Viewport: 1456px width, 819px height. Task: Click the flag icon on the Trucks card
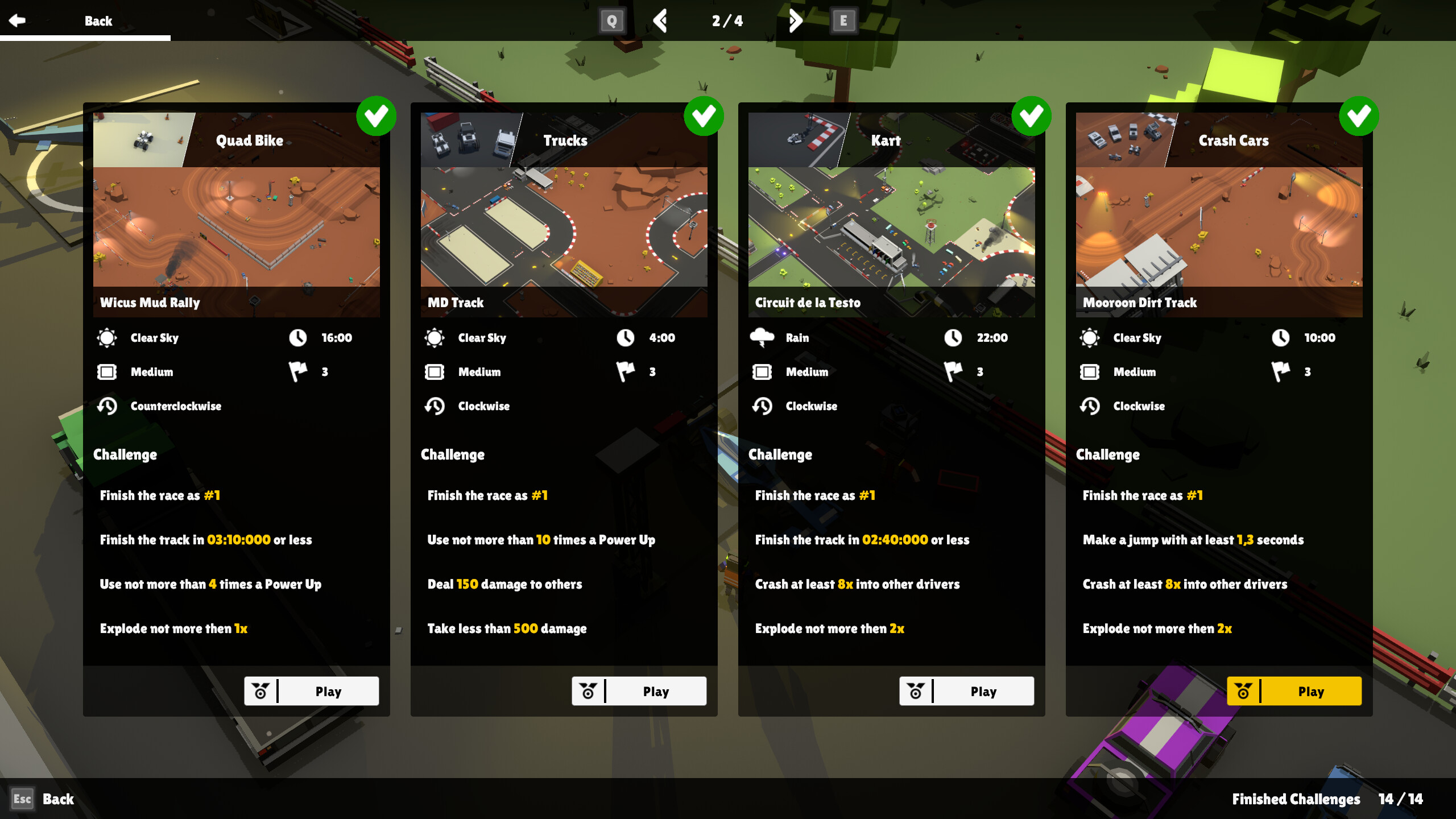626,371
